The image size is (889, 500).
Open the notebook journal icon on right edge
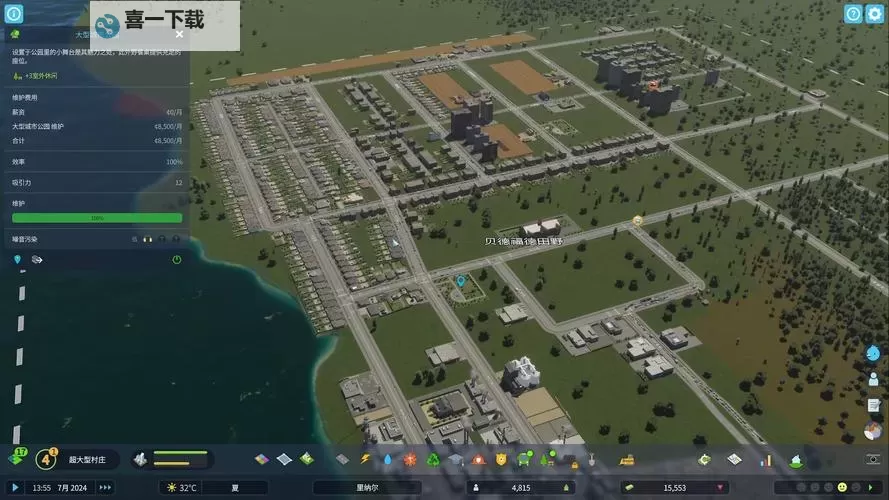click(874, 405)
